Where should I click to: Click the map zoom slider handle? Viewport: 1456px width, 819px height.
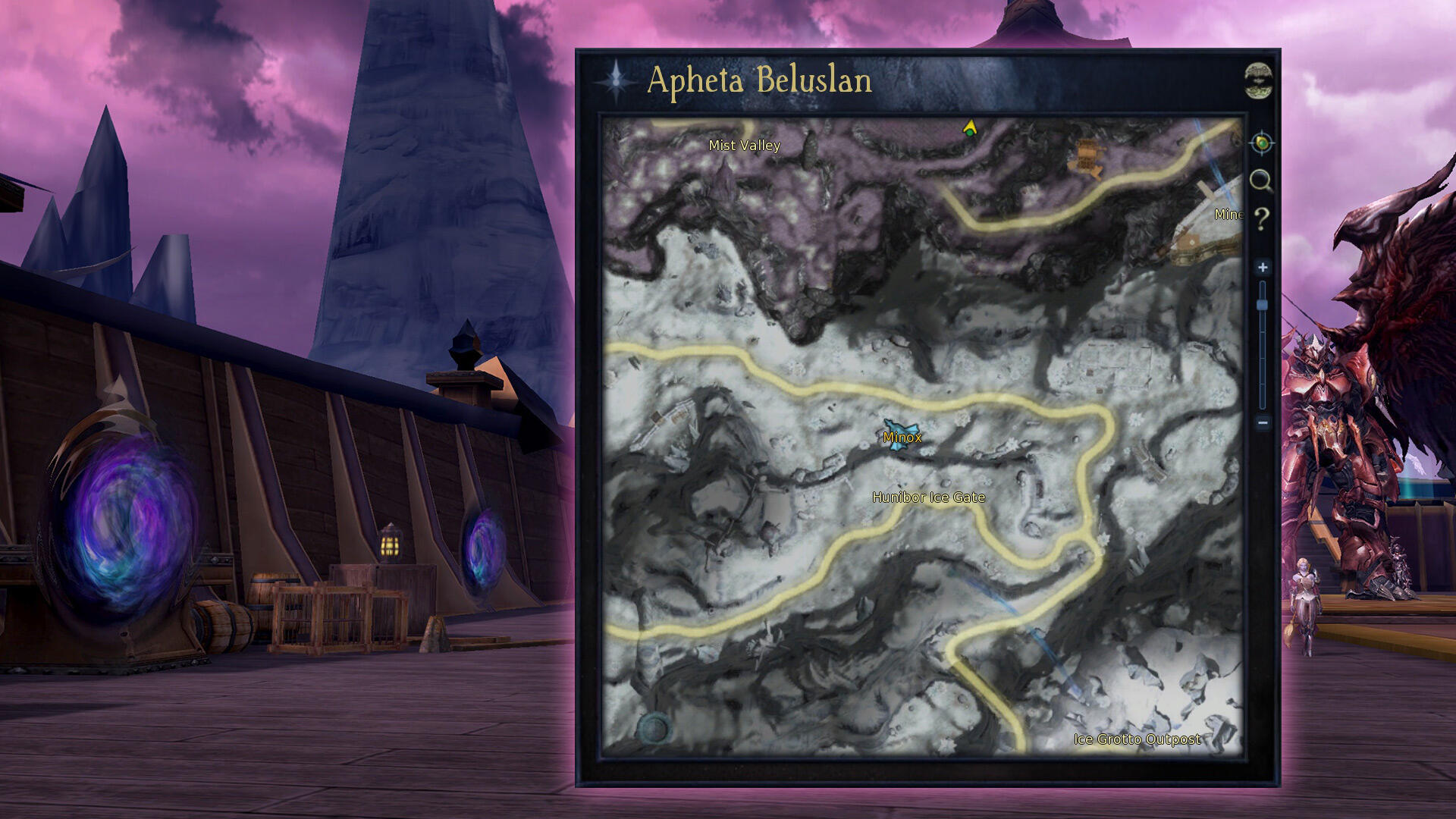(x=1263, y=305)
